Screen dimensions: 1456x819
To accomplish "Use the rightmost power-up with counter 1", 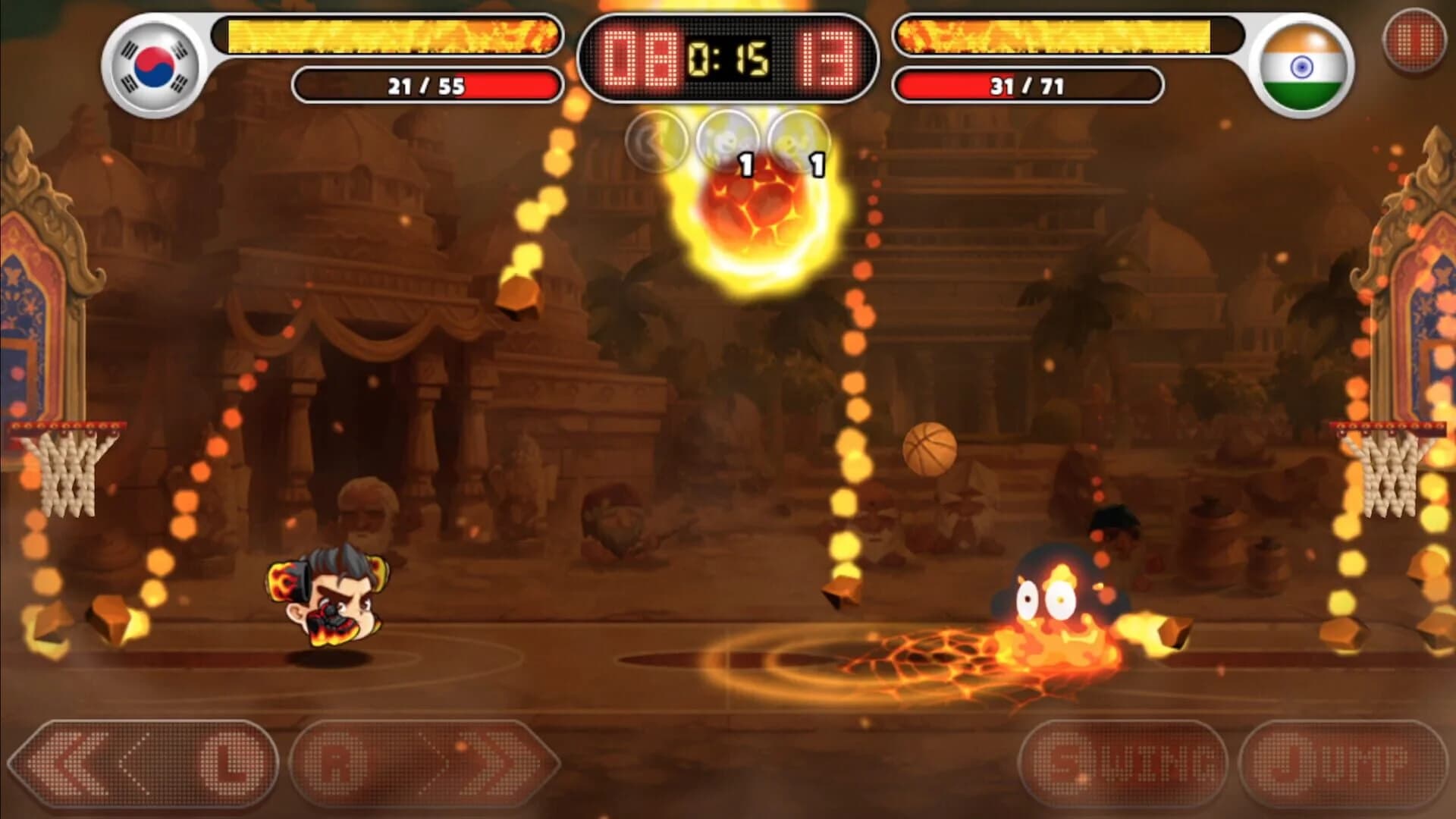I will [x=795, y=139].
